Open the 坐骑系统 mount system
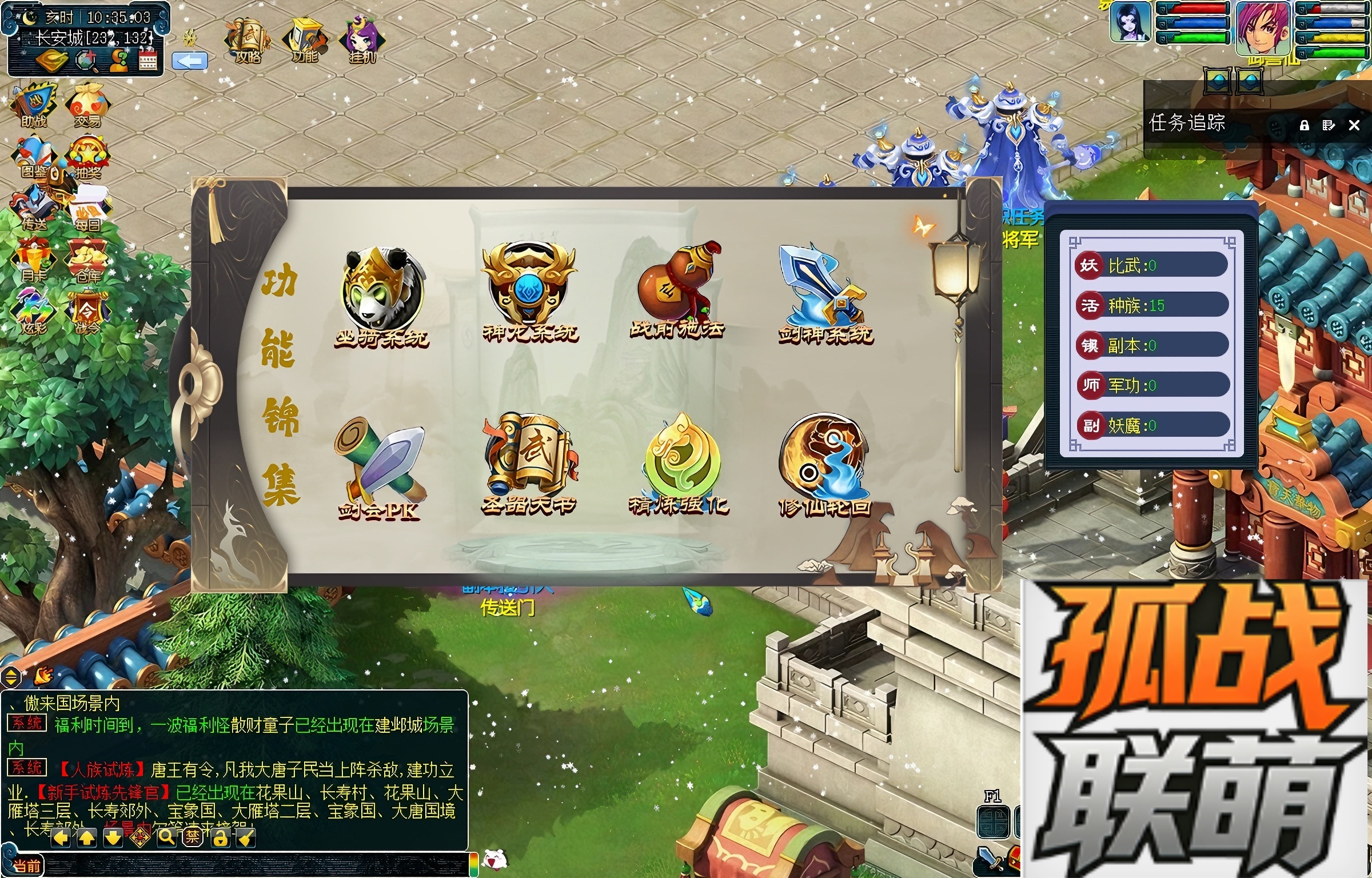 coord(382,294)
